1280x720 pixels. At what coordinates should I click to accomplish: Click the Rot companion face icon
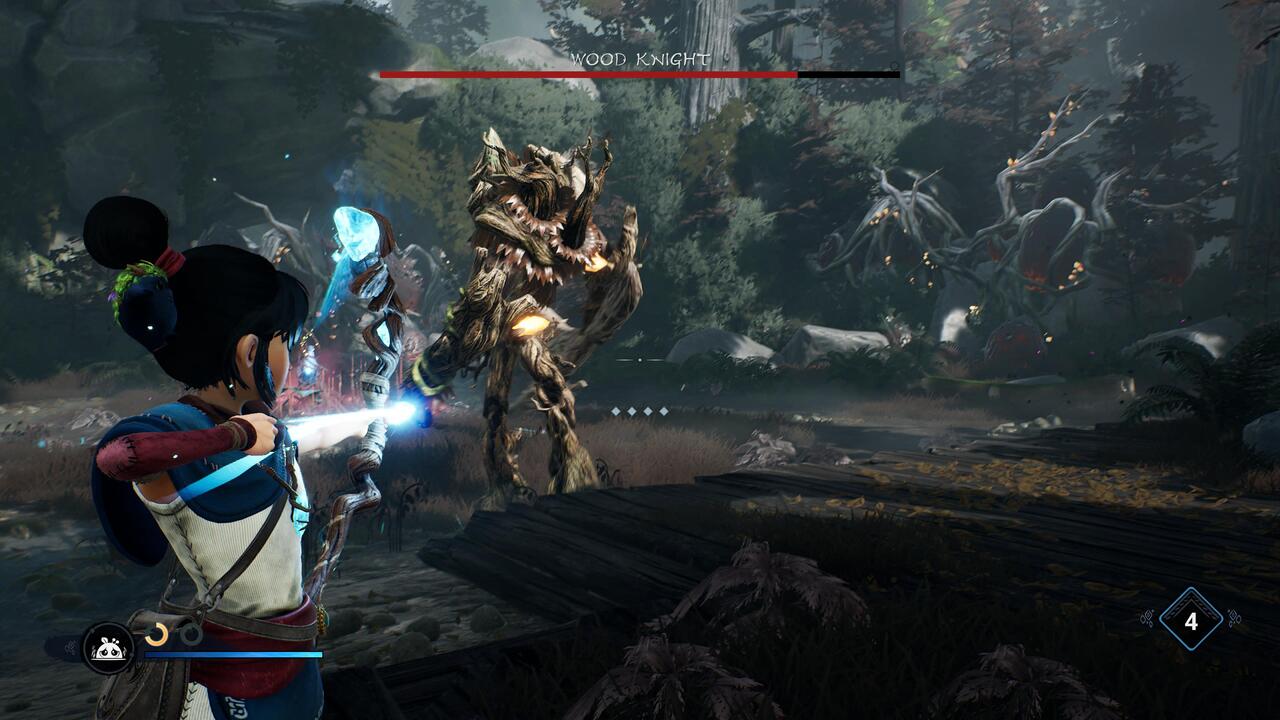[107, 649]
